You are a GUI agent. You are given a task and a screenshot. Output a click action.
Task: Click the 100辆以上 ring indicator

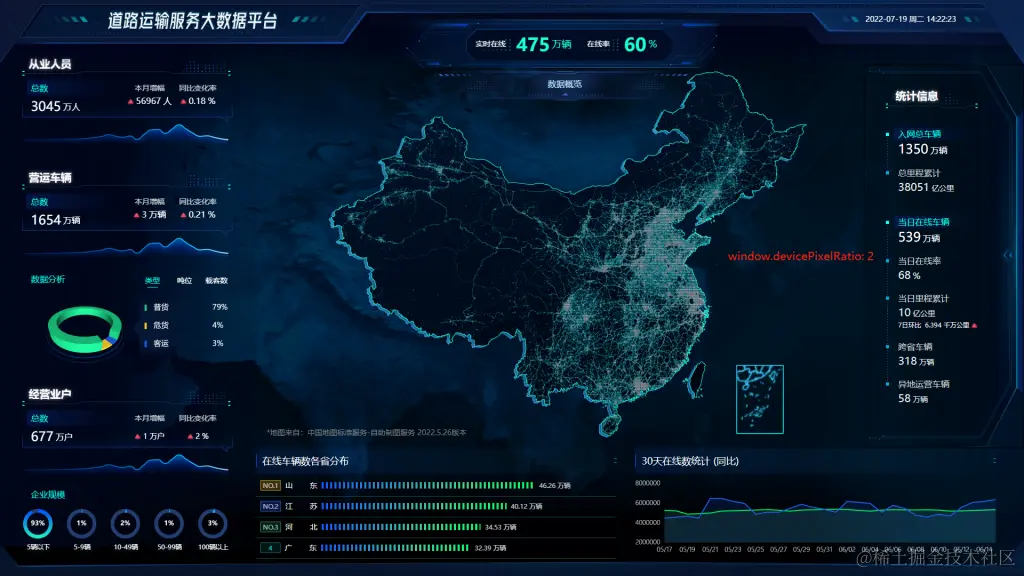[x=212, y=523]
